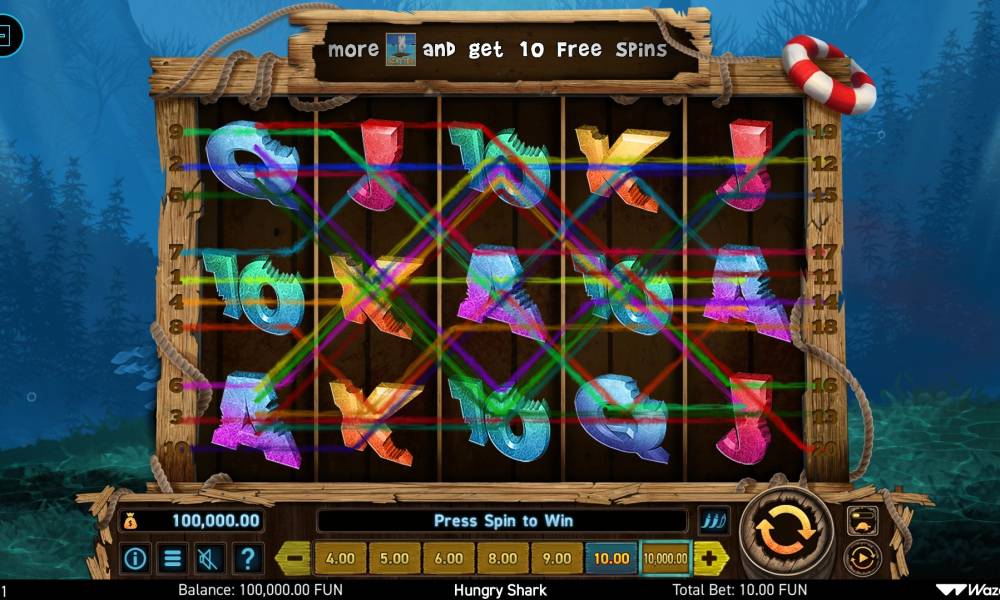
Task: Select the 9.00 bet value
Action: click(x=556, y=558)
